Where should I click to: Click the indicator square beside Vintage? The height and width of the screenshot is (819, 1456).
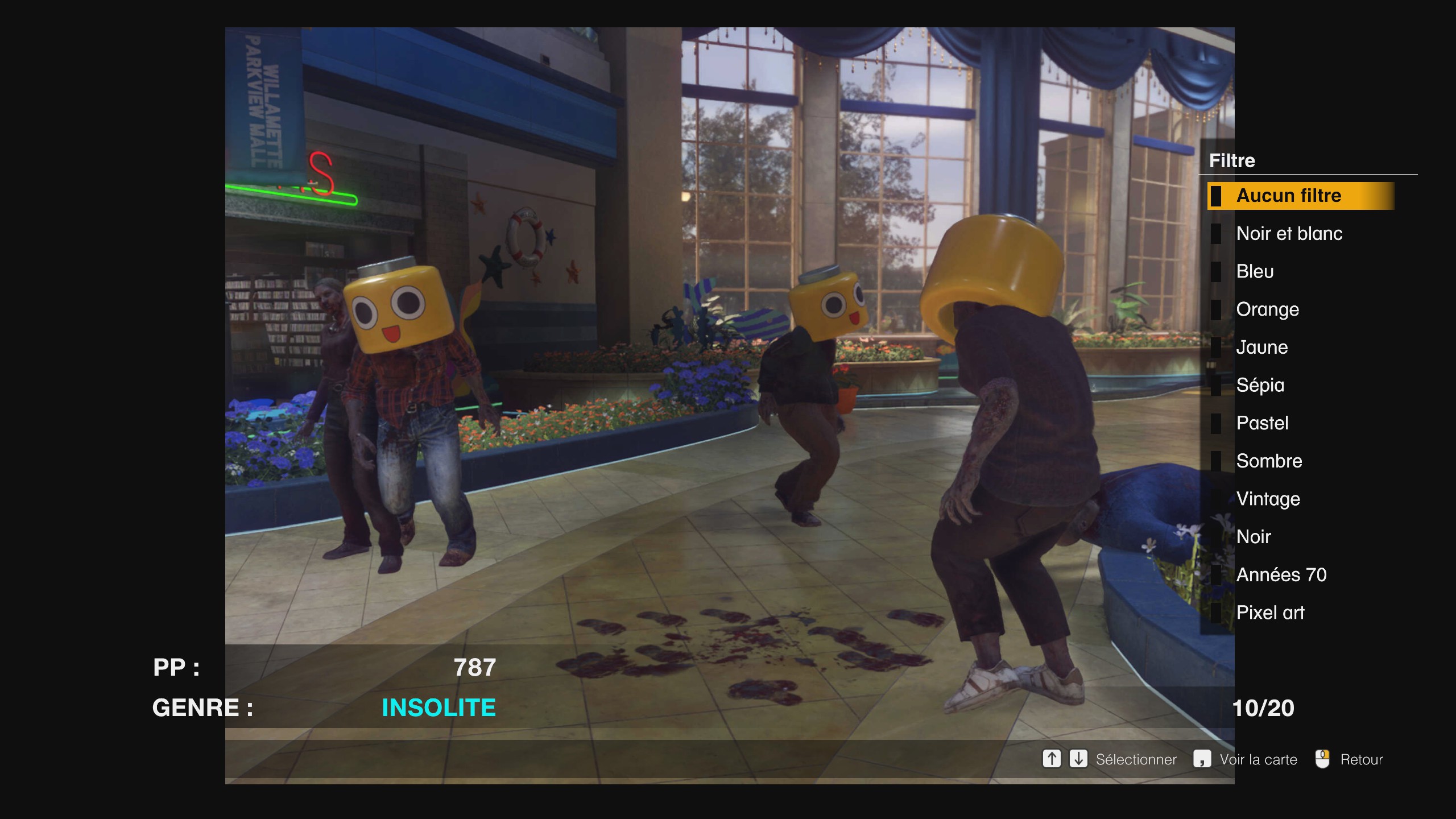tap(1218, 499)
